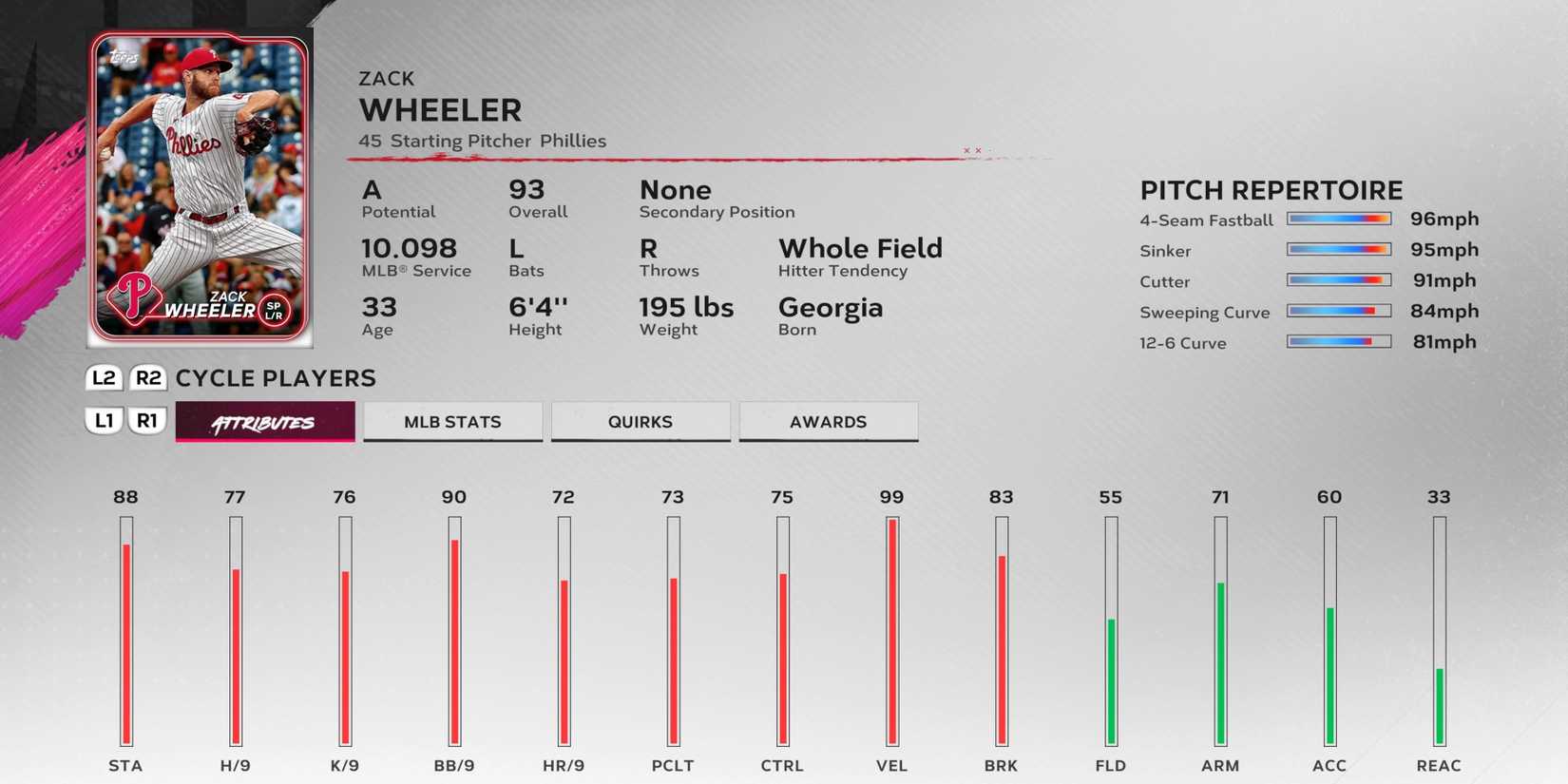
Task: Open the Quirks tab
Action: point(641,421)
